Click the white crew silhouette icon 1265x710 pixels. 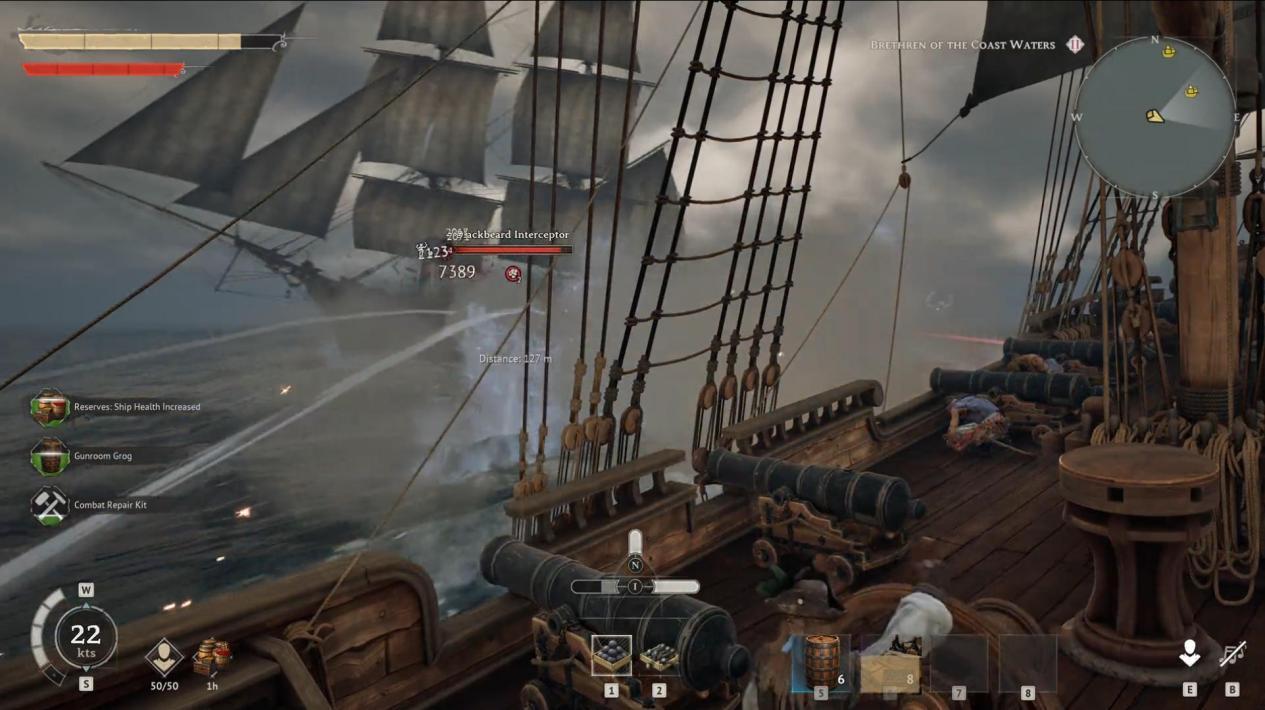[x=1189, y=654]
